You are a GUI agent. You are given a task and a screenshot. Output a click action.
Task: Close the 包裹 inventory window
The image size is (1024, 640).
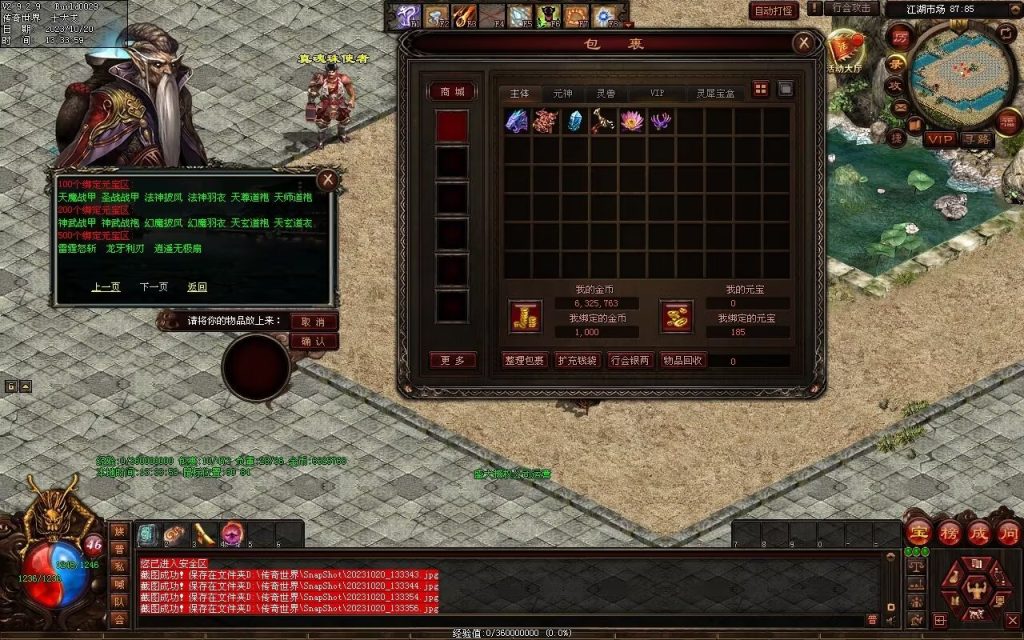pos(803,43)
